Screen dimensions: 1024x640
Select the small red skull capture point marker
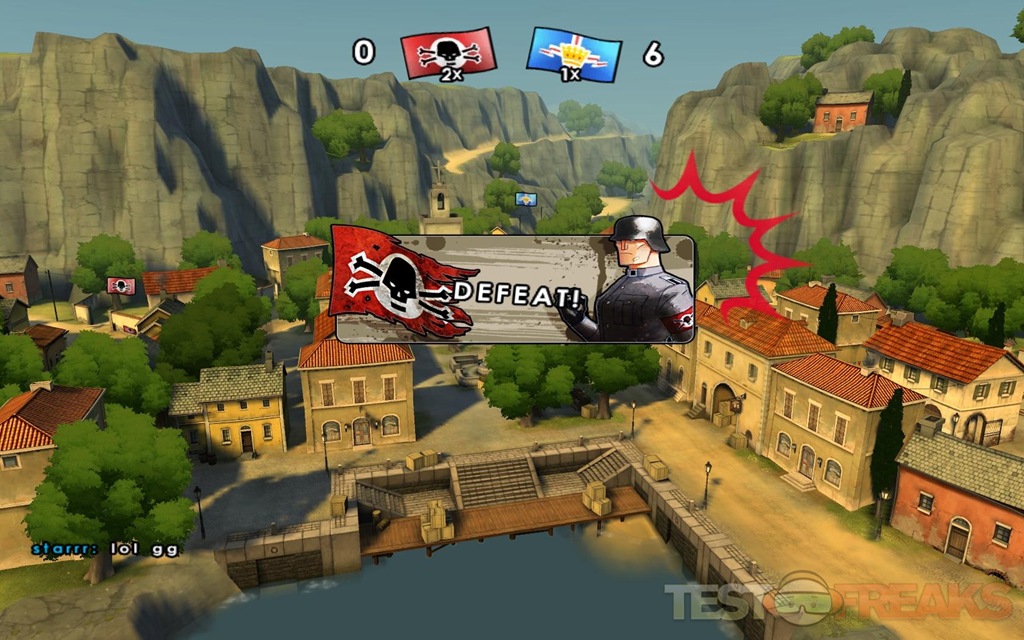121,285
